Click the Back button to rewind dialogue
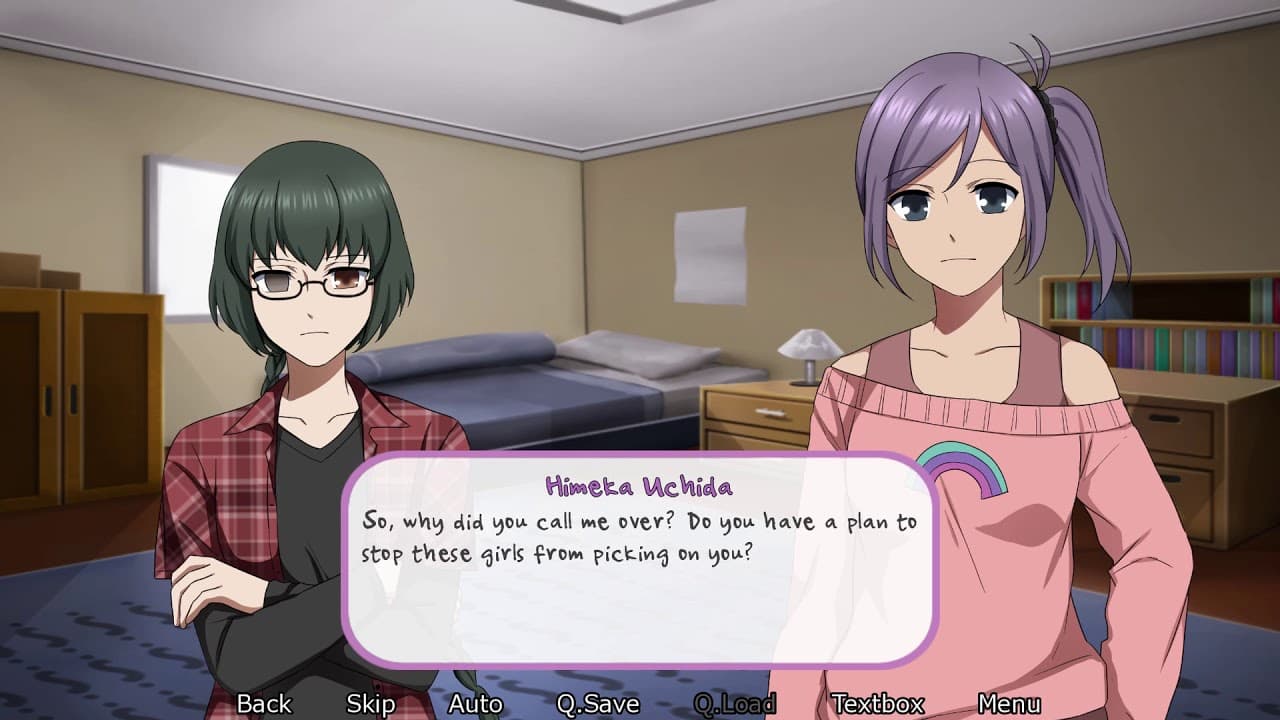Screen dimensions: 1280x720 click(x=264, y=704)
